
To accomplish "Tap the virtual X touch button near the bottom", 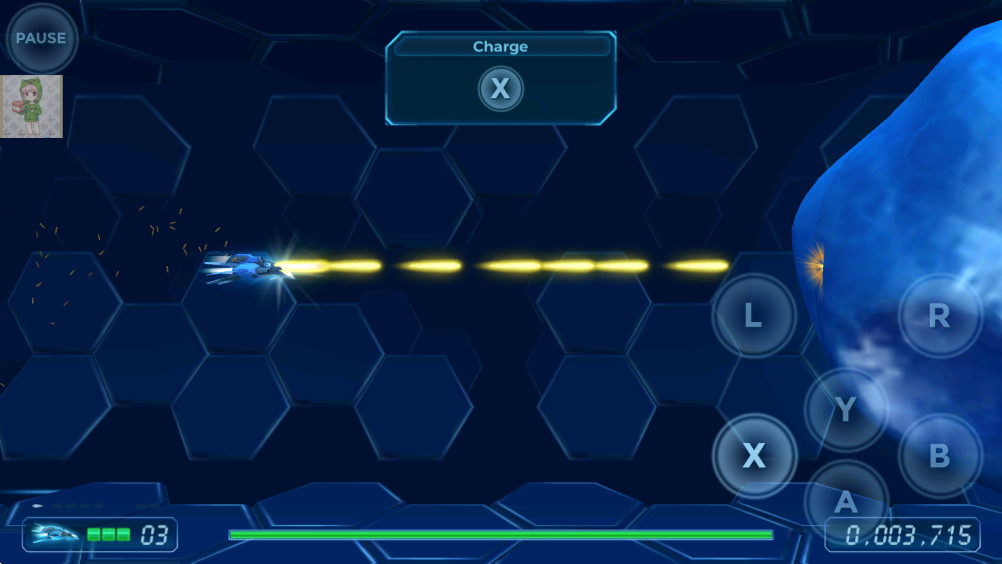I will 754,456.
